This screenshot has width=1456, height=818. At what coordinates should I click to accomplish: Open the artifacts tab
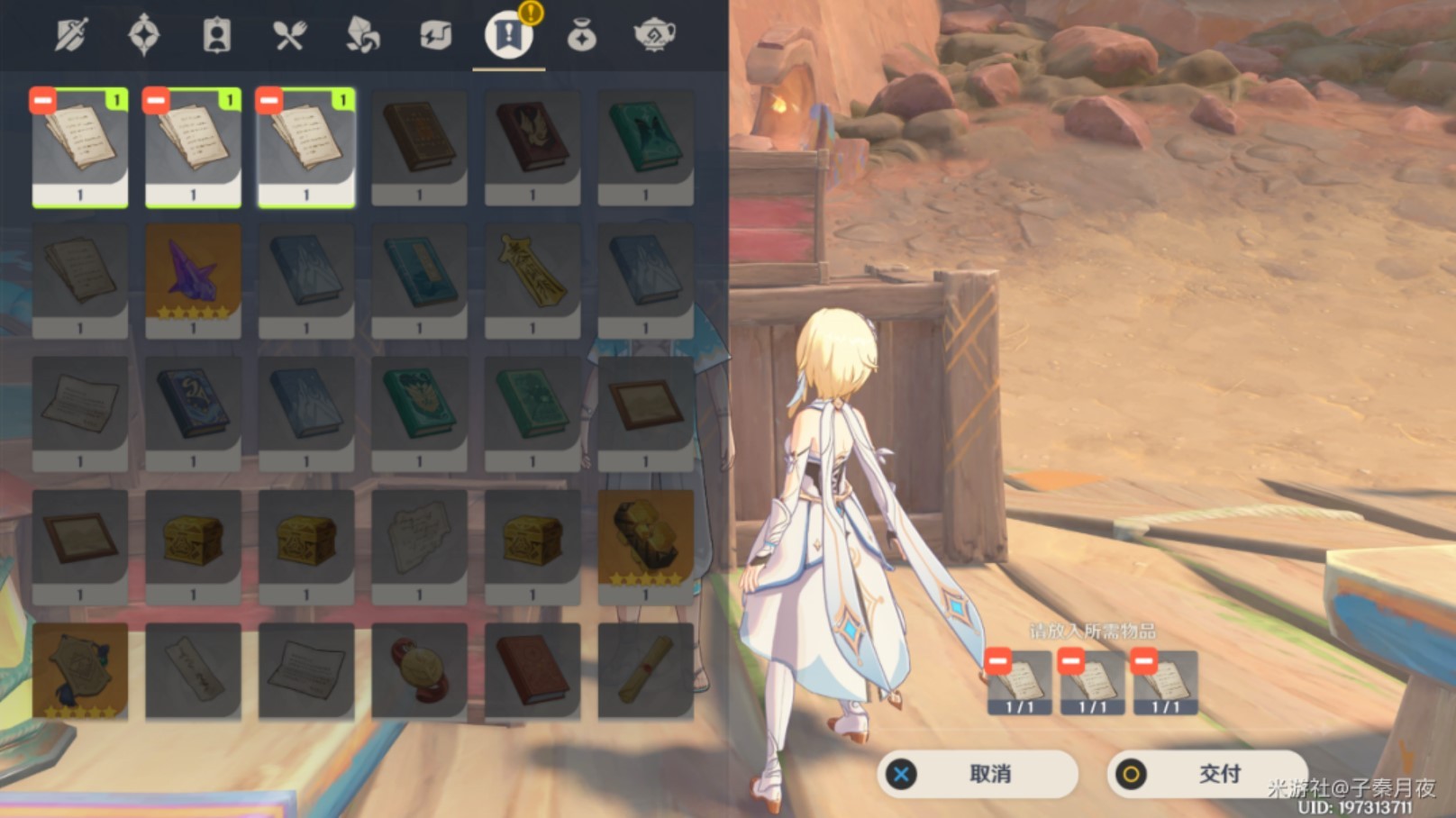[144, 36]
